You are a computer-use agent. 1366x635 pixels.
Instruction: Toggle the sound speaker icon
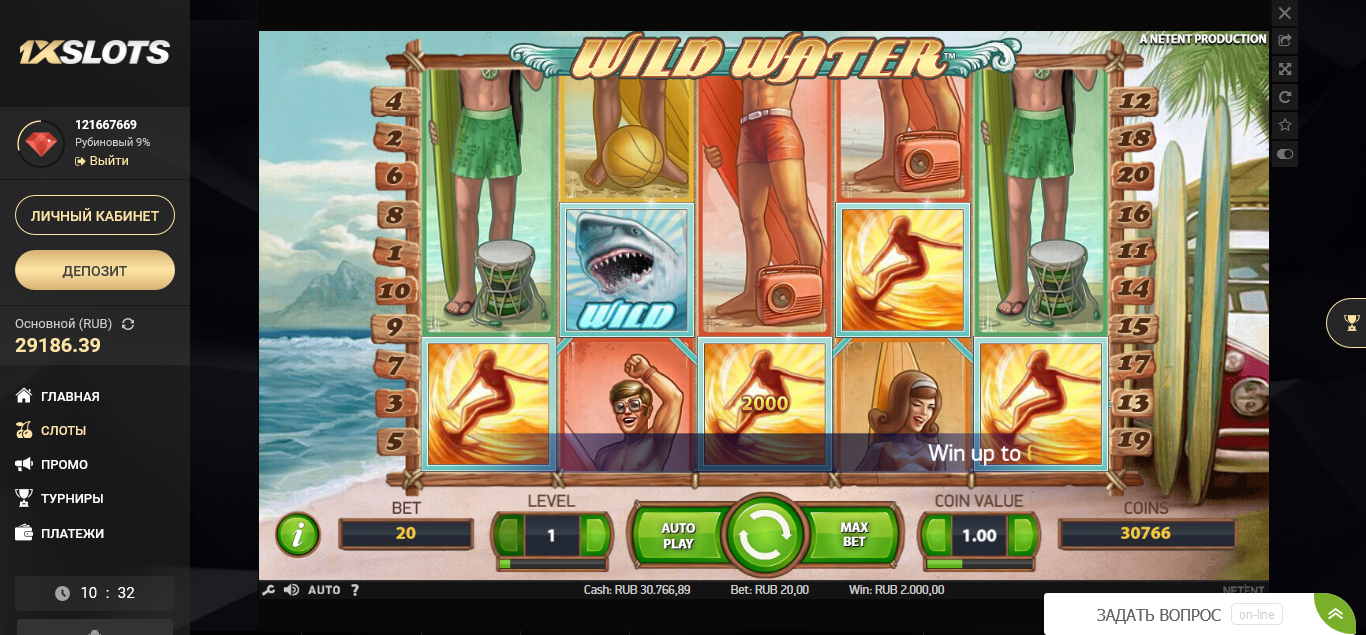[x=291, y=590]
